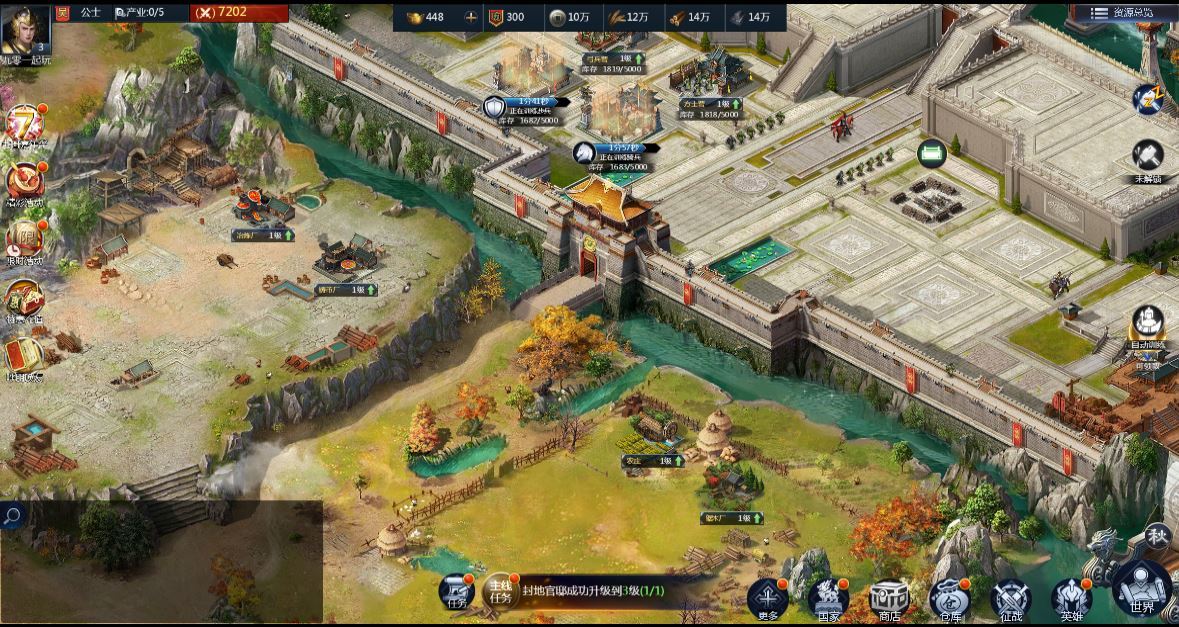The height and width of the screenshot is (627, 1179).
Task: Open the 更多 more menu
Action: coord(768,598)
